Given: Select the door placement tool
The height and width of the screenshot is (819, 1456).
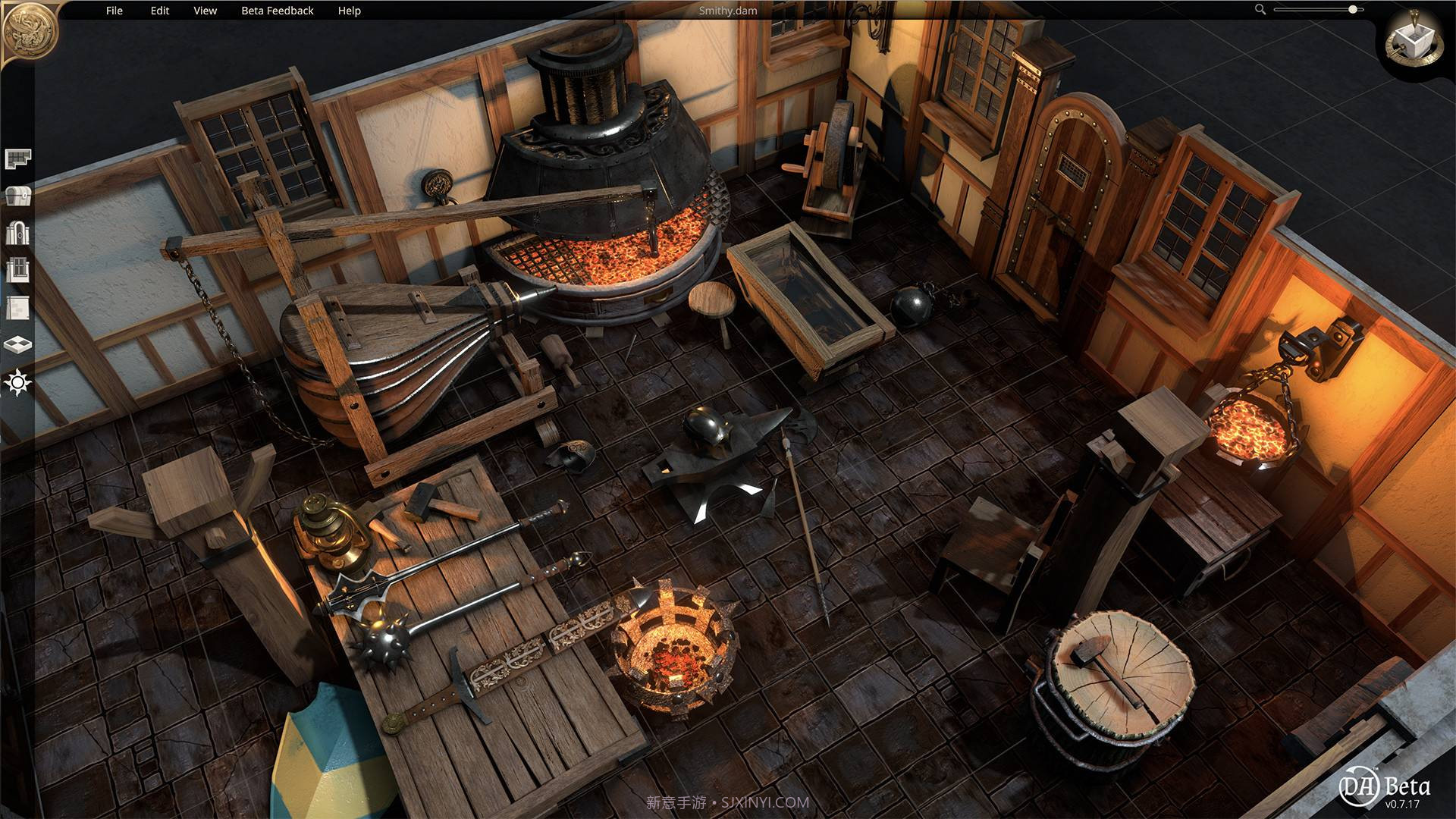Looking at the screenshot, I should pos(19,232).
